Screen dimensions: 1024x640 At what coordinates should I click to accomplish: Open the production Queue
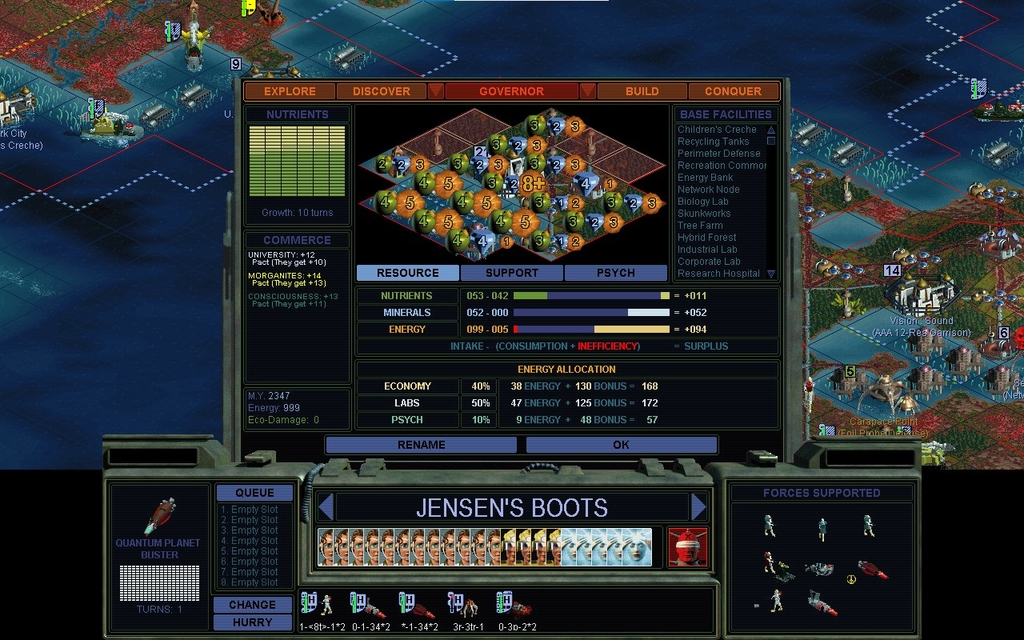pos(254,493)
